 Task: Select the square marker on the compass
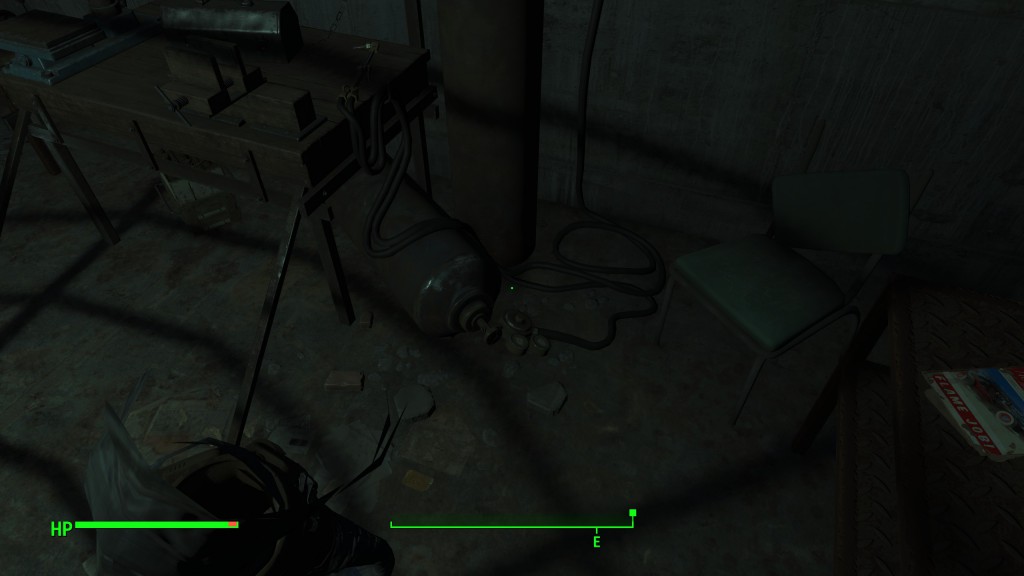pyautogui.click(x=632, y=513)
